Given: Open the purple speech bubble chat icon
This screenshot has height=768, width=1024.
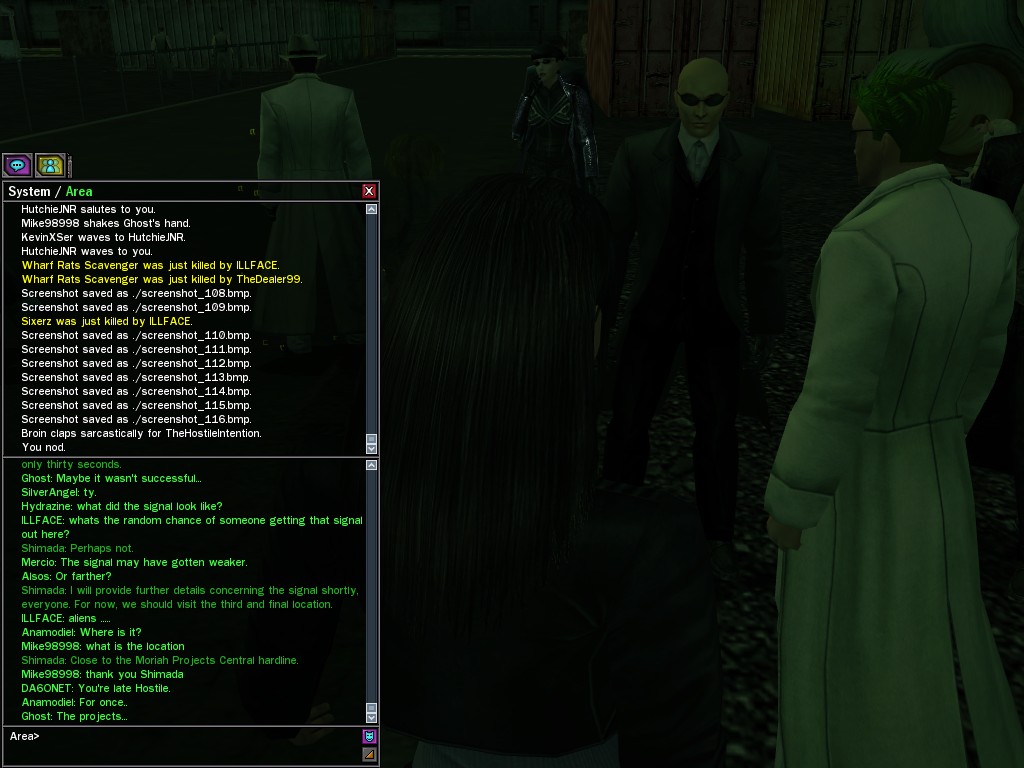Looking at the screenshot, I should 17,165.
